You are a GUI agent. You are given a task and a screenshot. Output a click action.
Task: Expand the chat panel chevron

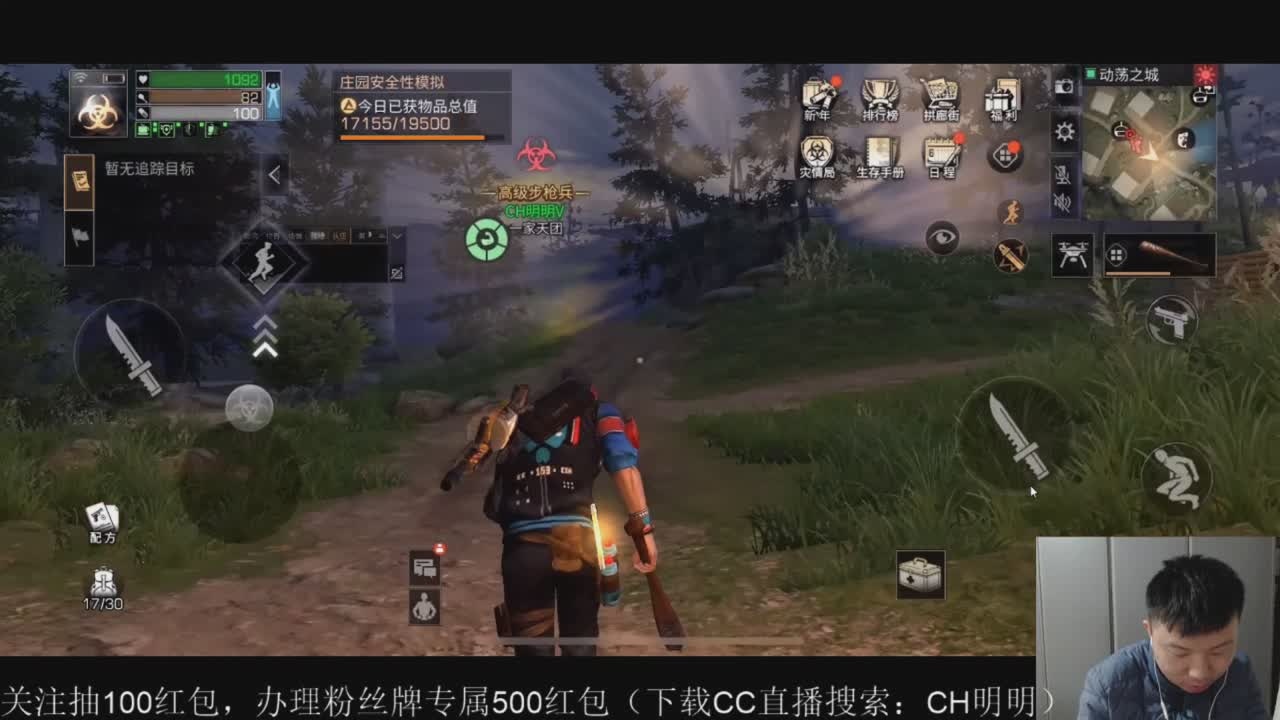pyautogui.click(x=396, y=234)
